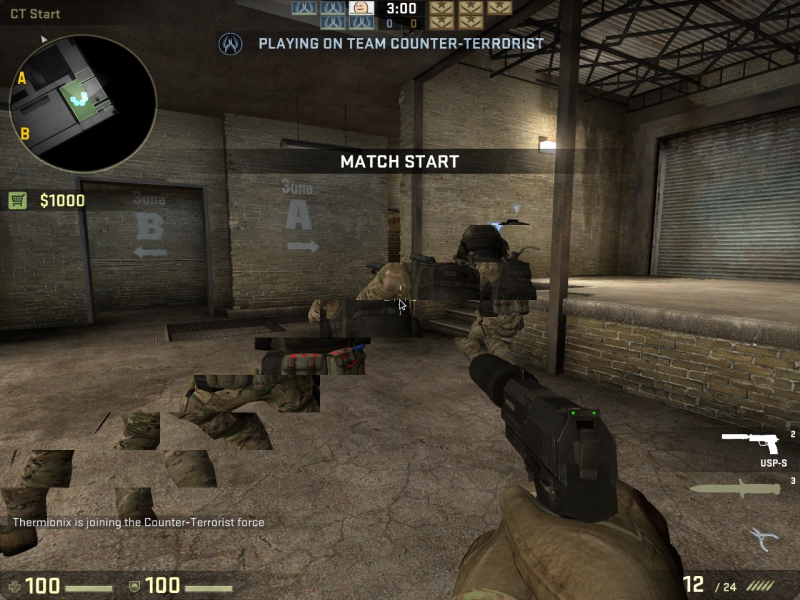Switch to the knife weapon slot

point(736,489)
